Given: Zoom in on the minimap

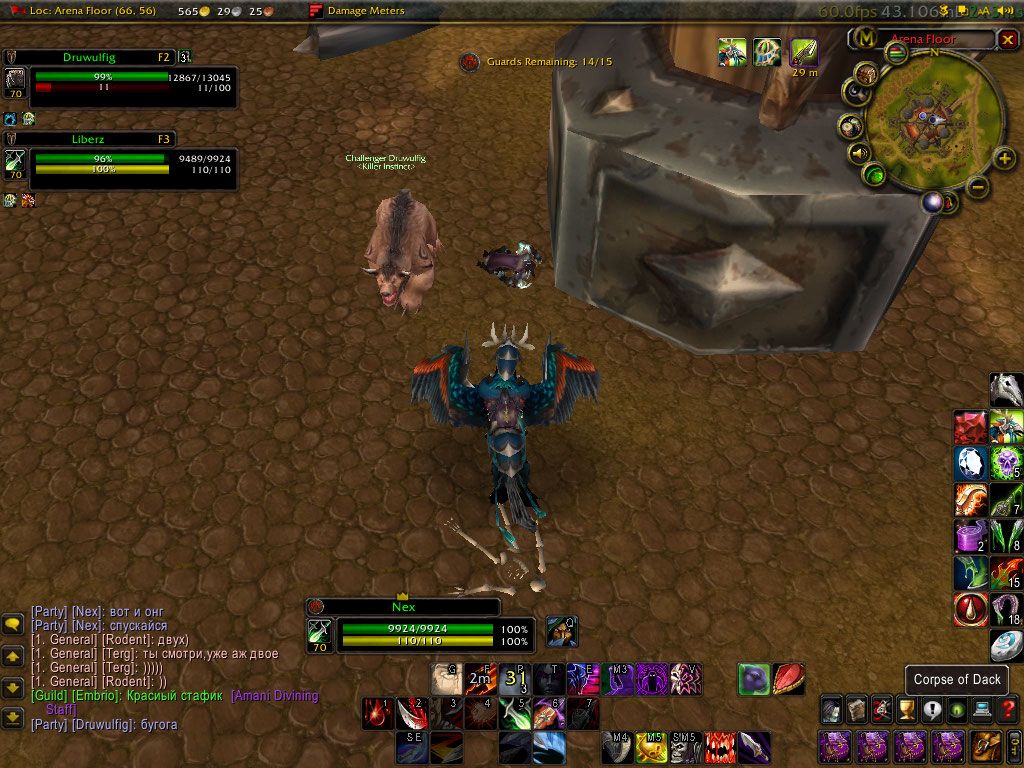Looking at the screenshot, I should 1004,158.
